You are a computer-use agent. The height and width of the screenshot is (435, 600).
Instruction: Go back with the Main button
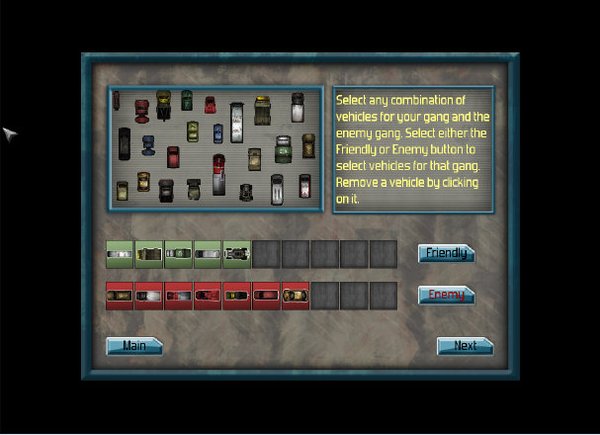coord(134,346)
